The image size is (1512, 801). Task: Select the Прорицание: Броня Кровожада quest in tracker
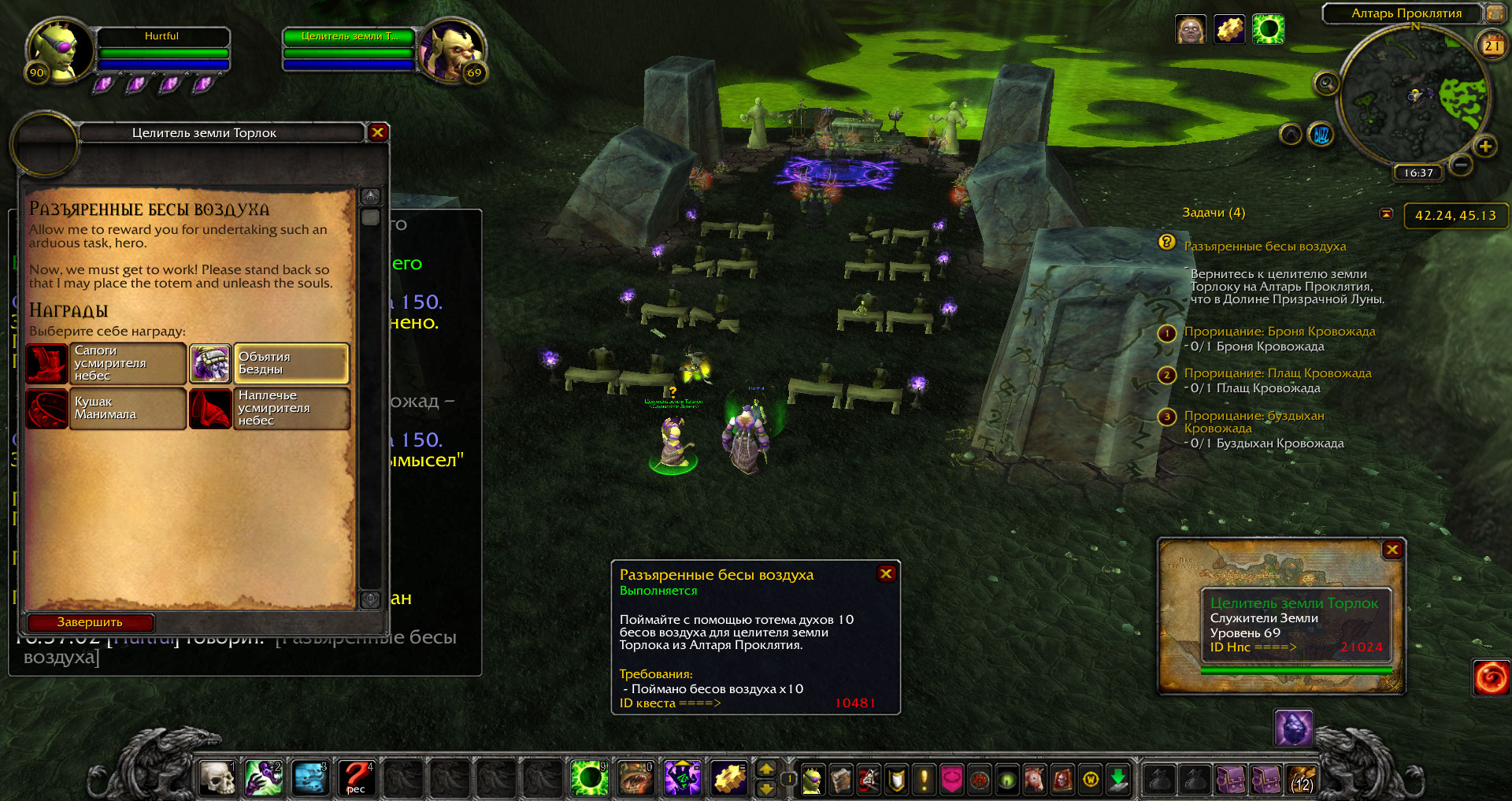click(1279, 332)
